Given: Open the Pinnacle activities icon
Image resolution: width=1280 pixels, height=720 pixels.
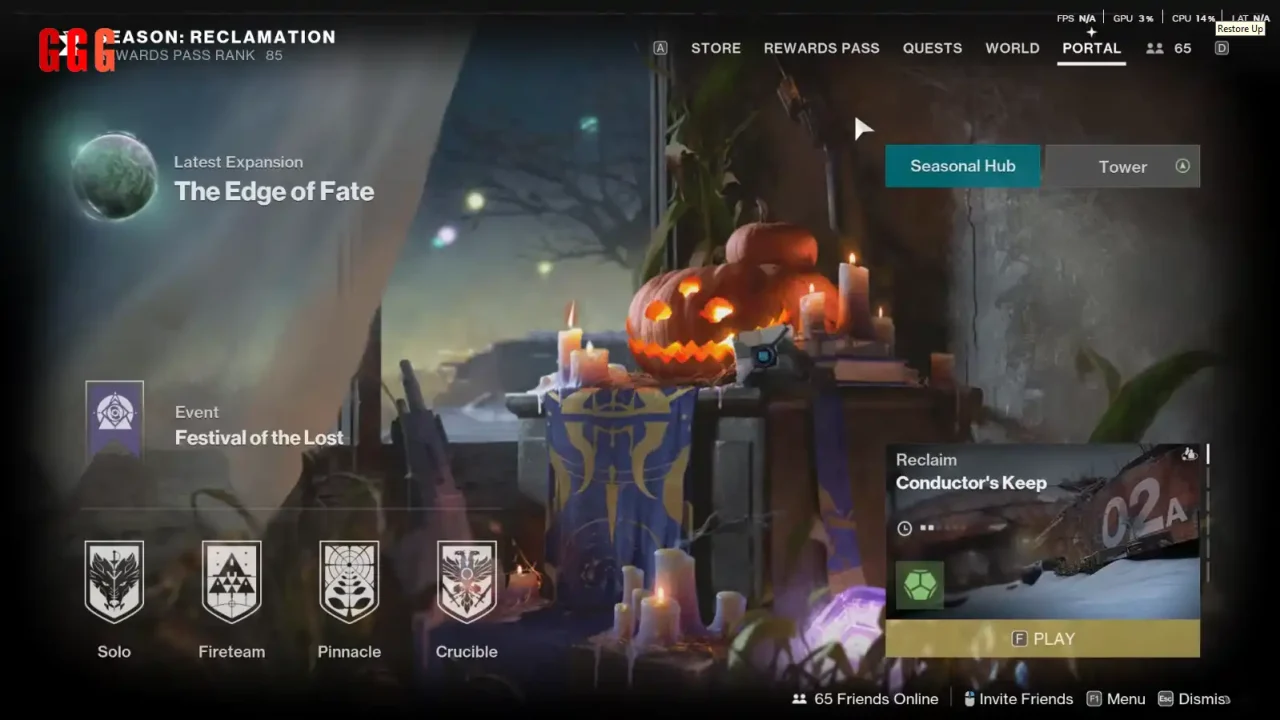Looking at the screenshot, I should click(x=349, y=581).
